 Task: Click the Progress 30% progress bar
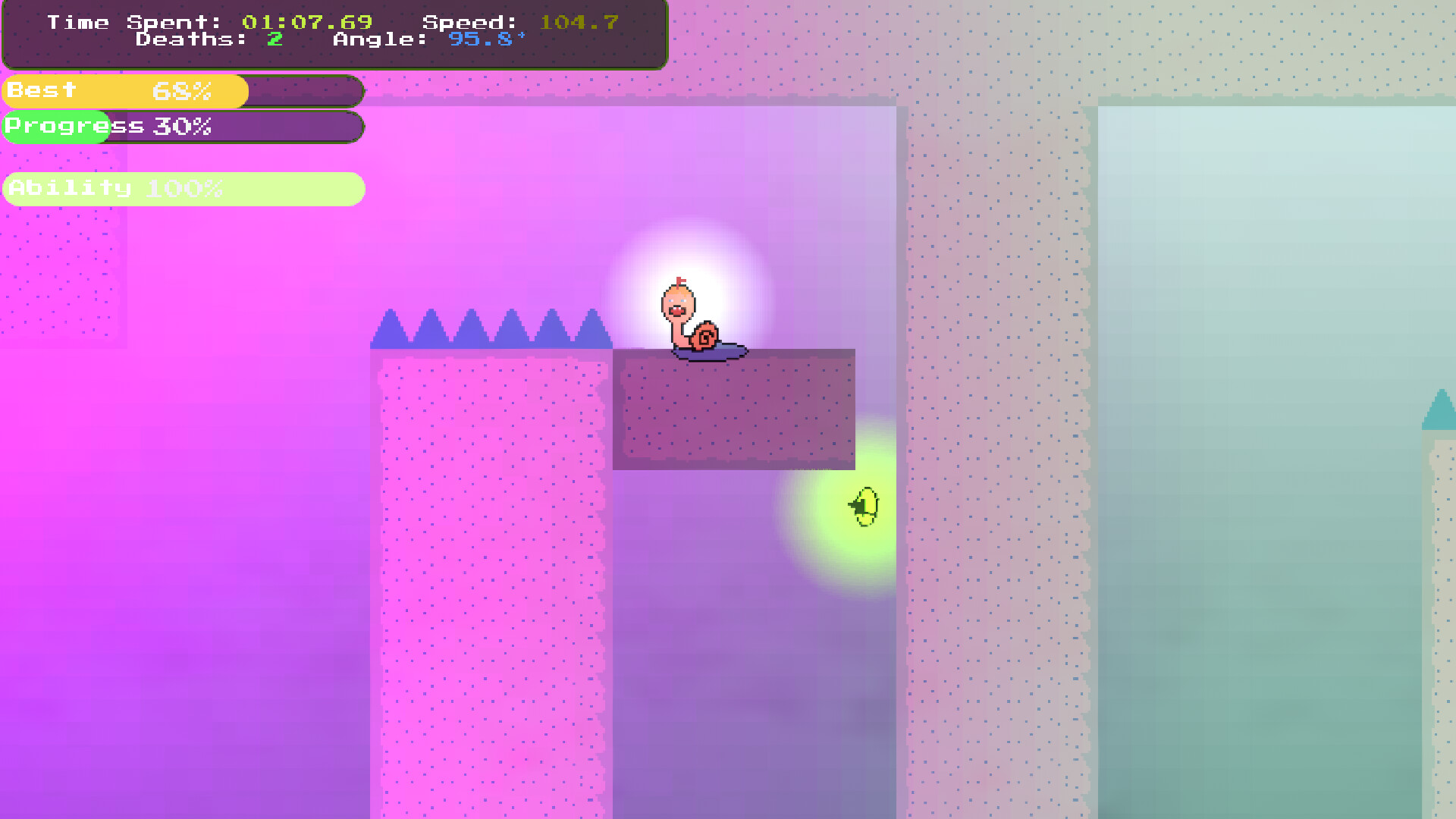point(182,126)
